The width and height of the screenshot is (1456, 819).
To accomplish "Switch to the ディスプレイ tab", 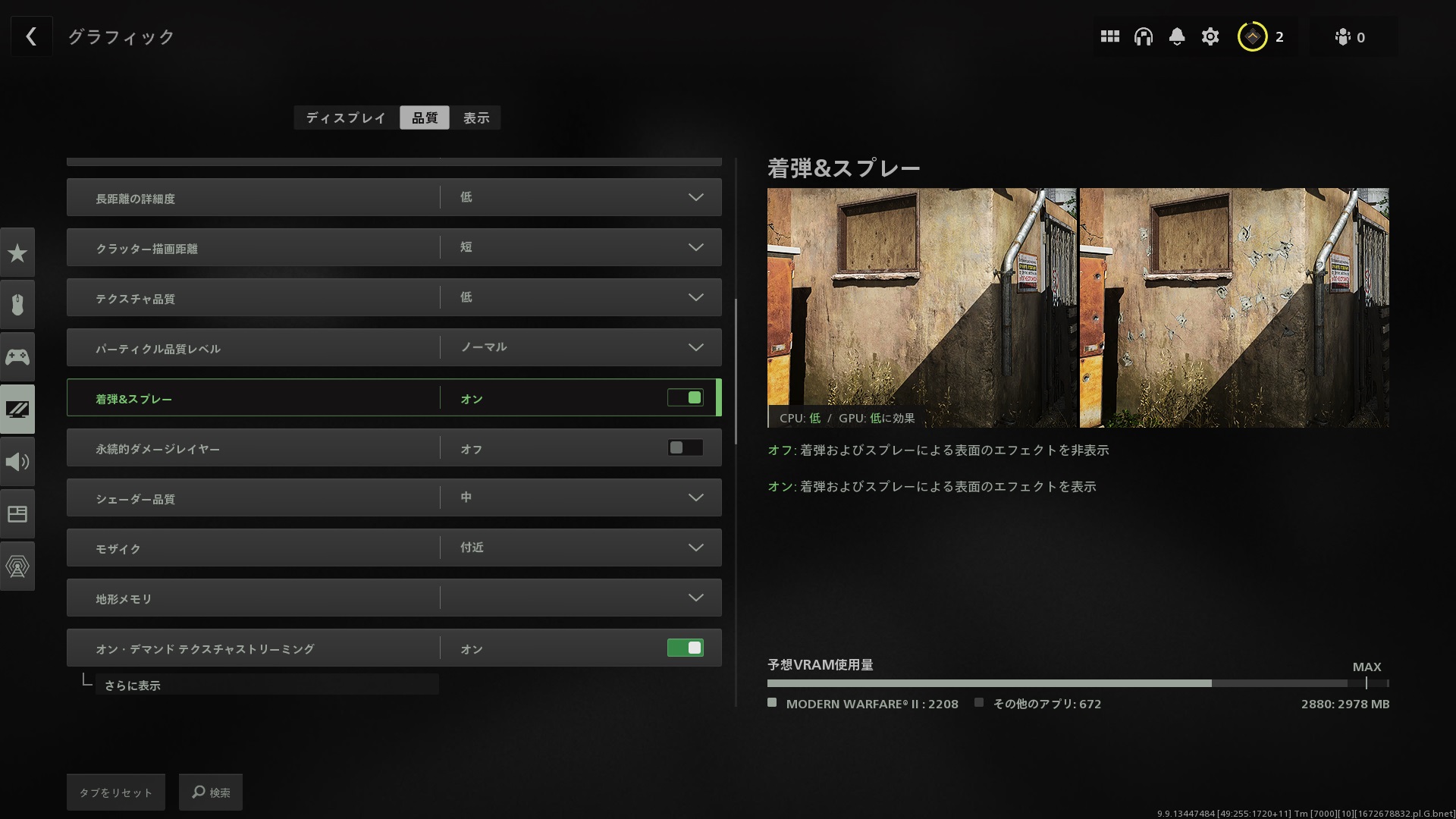I will tap(345, 118).
